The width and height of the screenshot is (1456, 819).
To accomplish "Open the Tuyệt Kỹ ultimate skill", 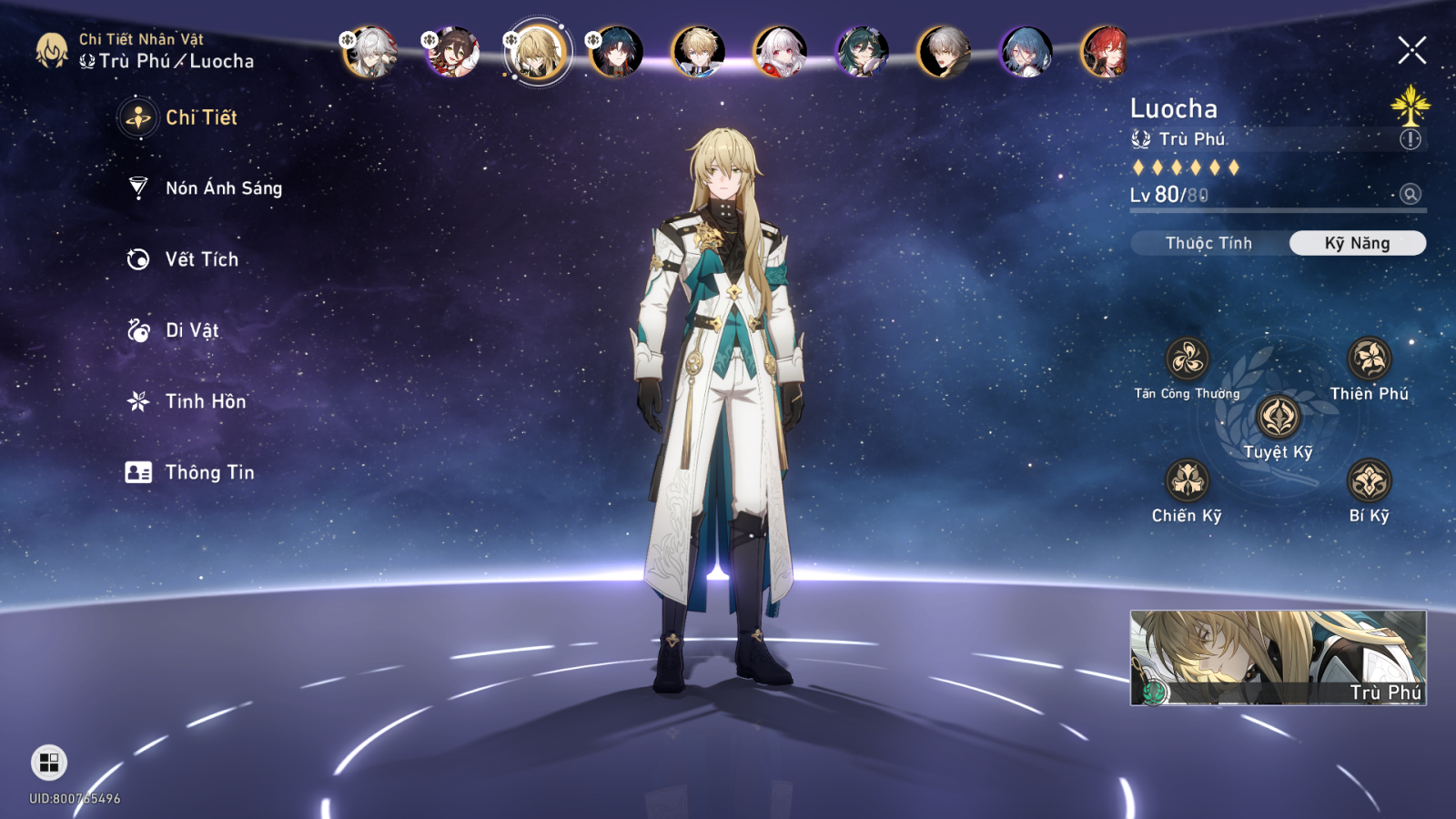I will [x=1279, y=418].
